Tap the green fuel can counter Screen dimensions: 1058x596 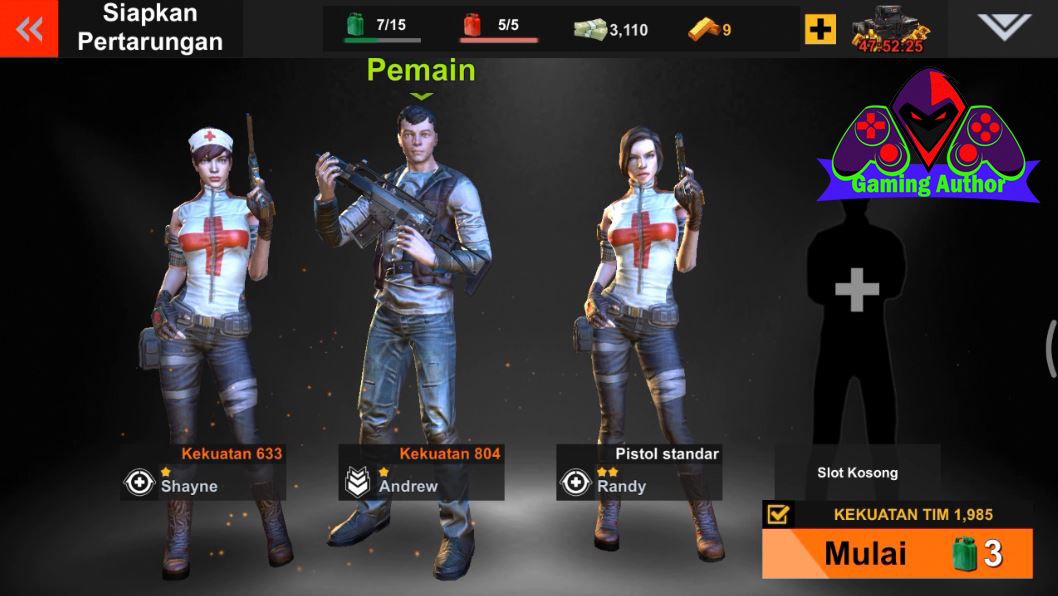382,27
